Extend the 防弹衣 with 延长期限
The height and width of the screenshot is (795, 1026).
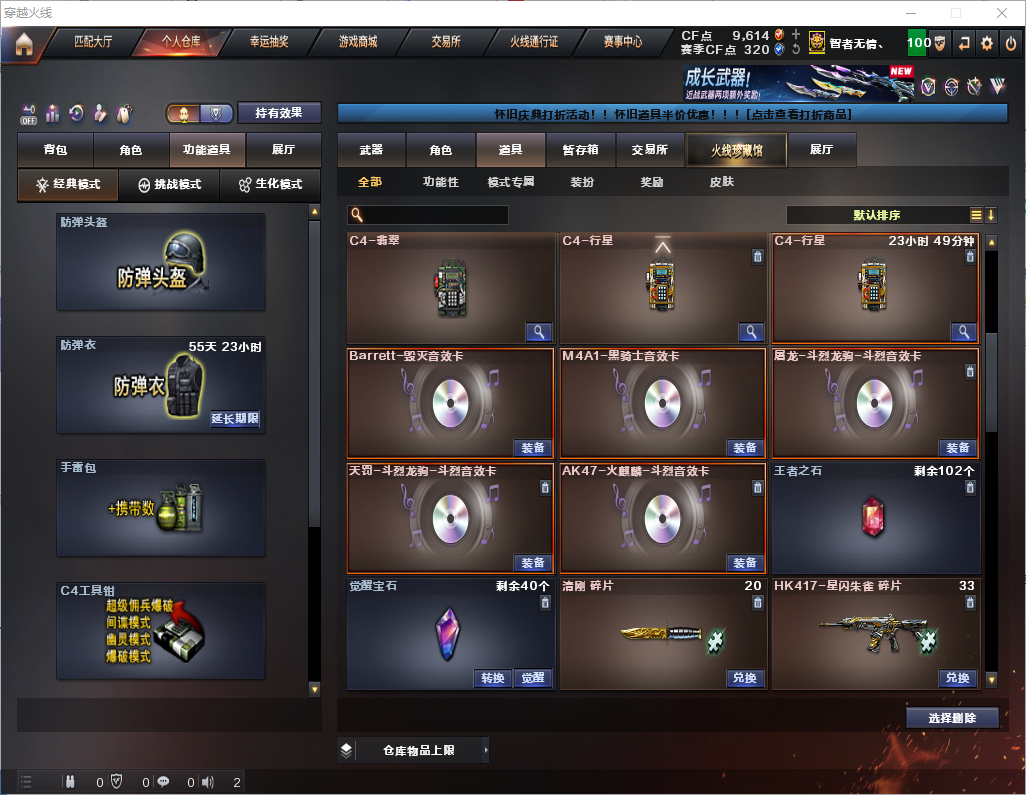235,419
